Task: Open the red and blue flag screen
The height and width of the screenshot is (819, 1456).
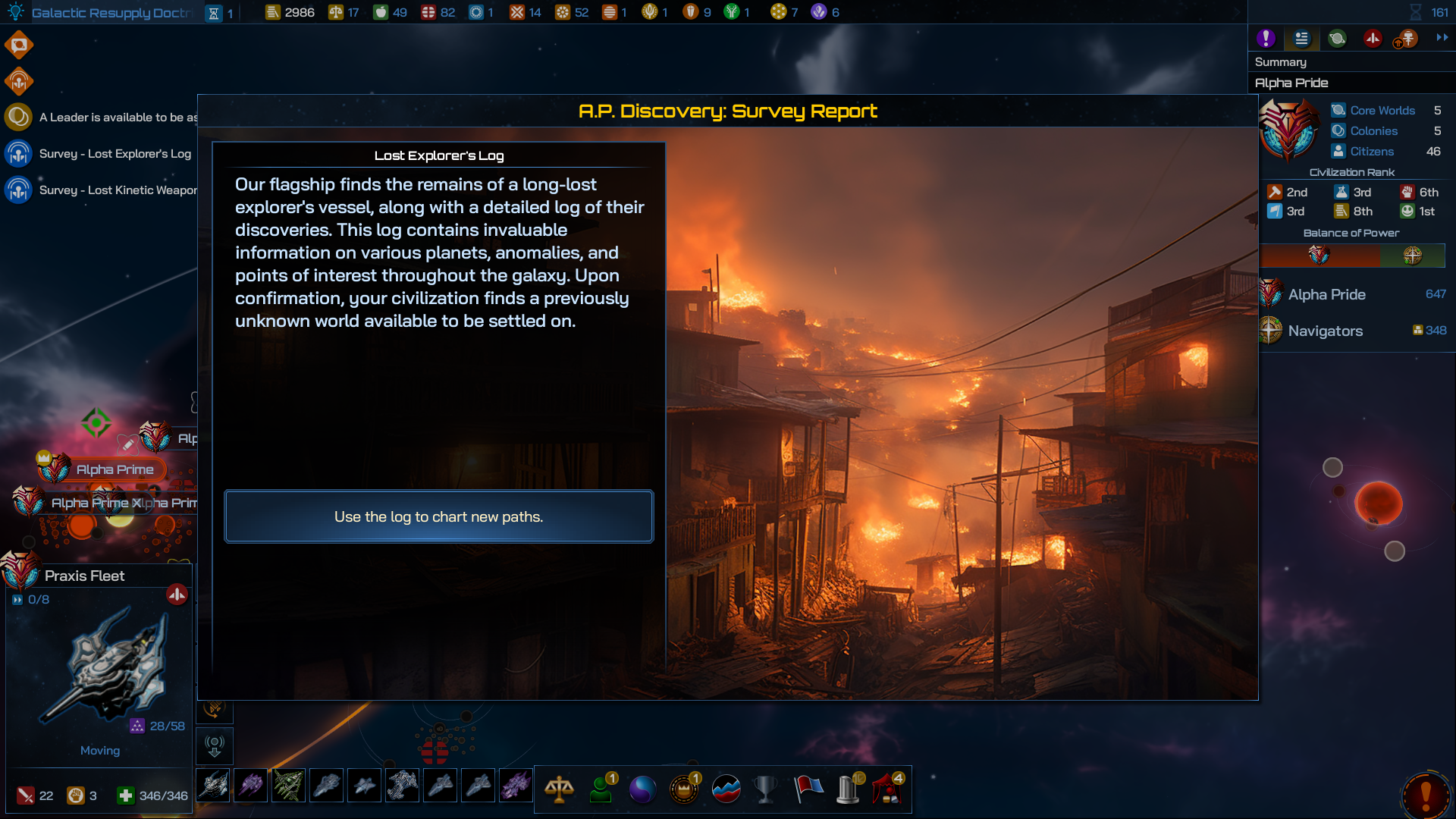Action: click(808, 789)
